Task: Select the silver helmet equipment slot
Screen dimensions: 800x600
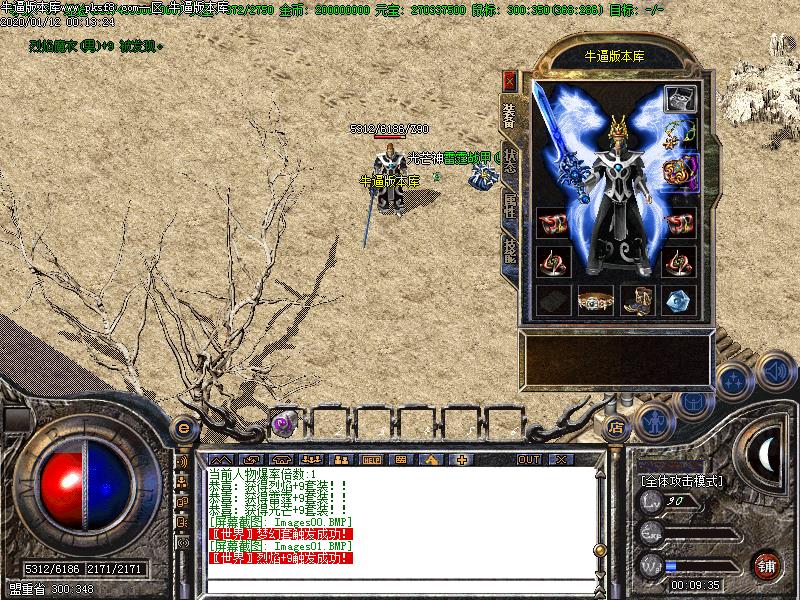Action: tap(681, 97)
